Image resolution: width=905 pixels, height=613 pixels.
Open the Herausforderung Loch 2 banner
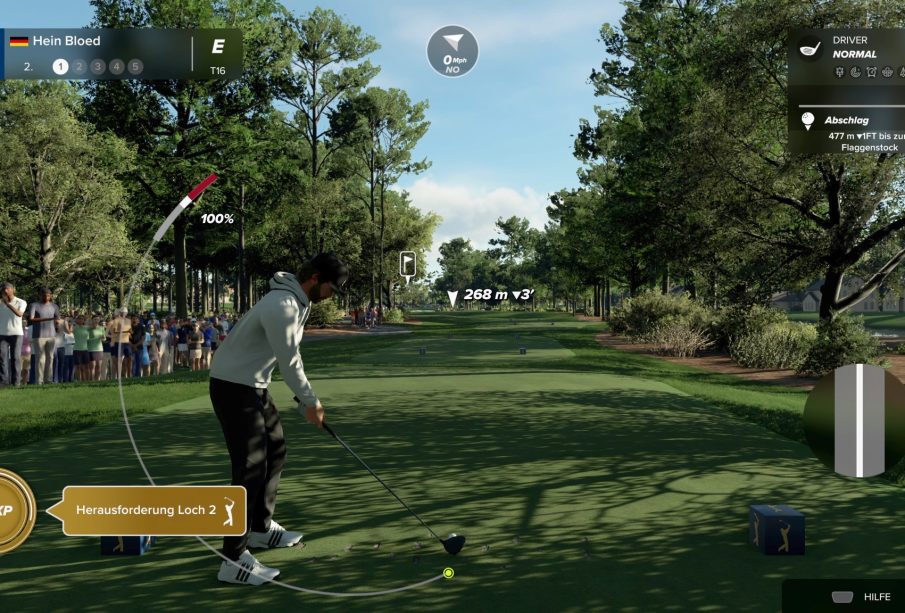[x=155, y=511]
